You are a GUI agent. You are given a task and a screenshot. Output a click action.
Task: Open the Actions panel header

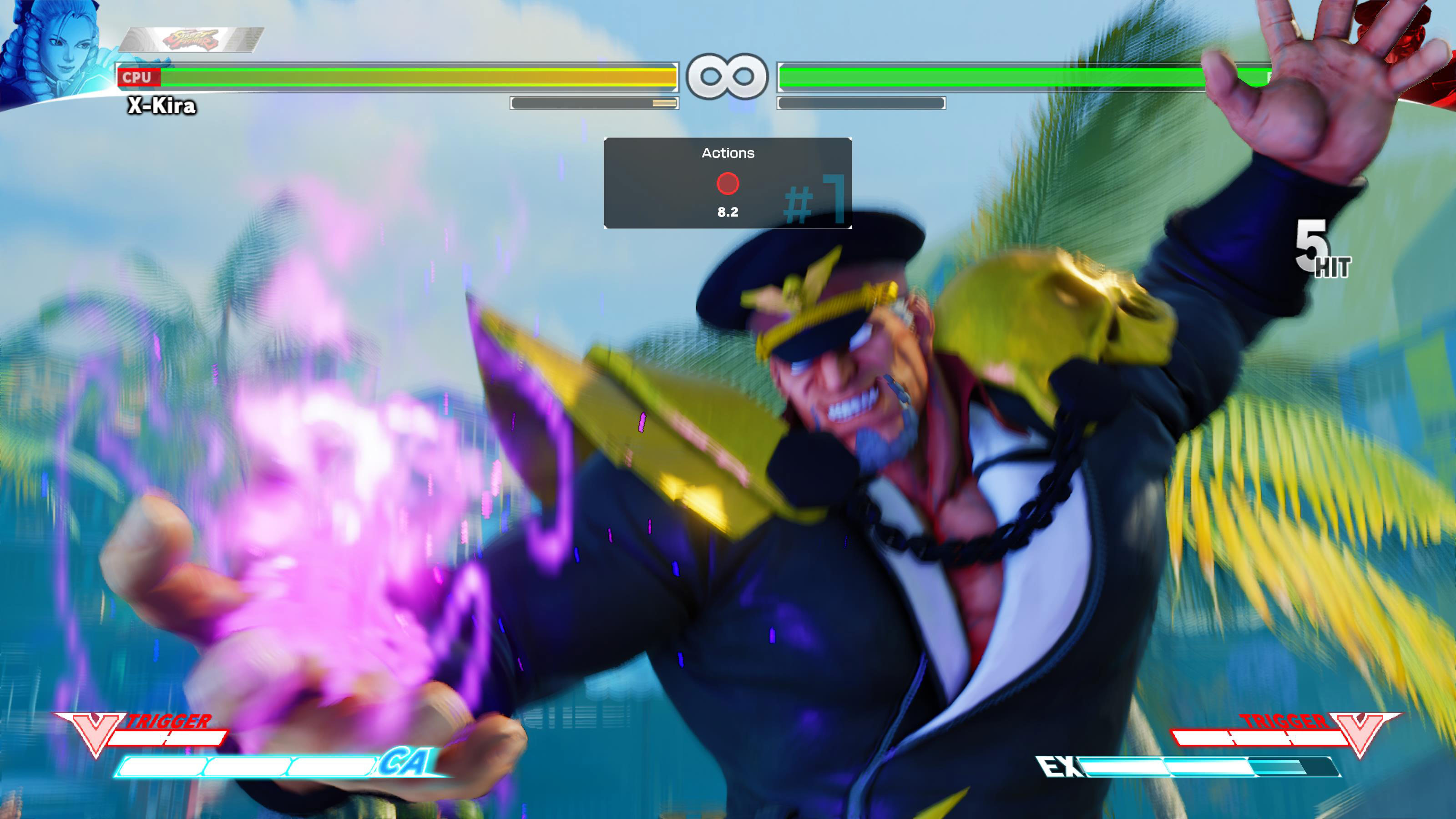pos(728,152)
